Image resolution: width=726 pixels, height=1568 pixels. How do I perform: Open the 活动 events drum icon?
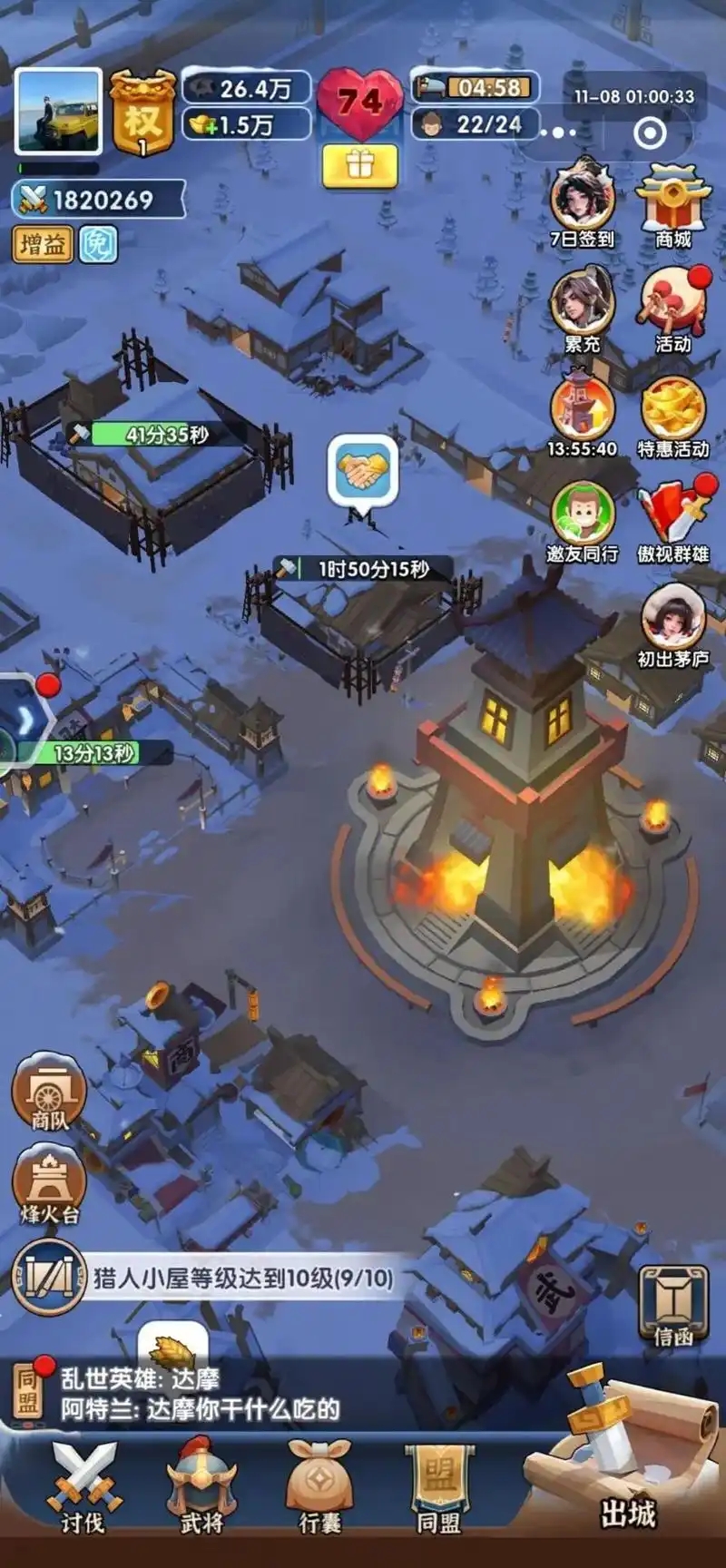point(673,307)
